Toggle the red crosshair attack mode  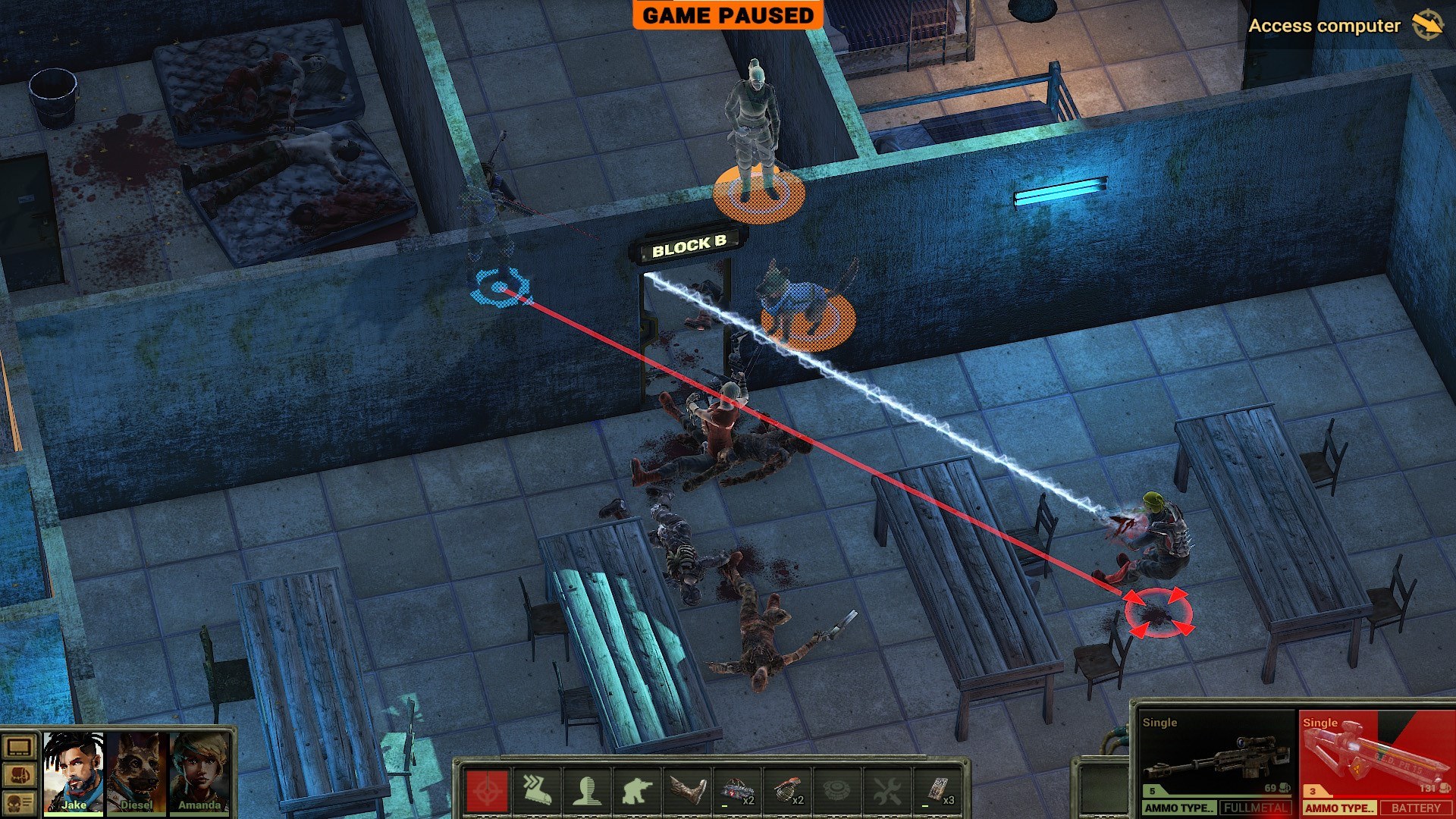click(487, 791)
